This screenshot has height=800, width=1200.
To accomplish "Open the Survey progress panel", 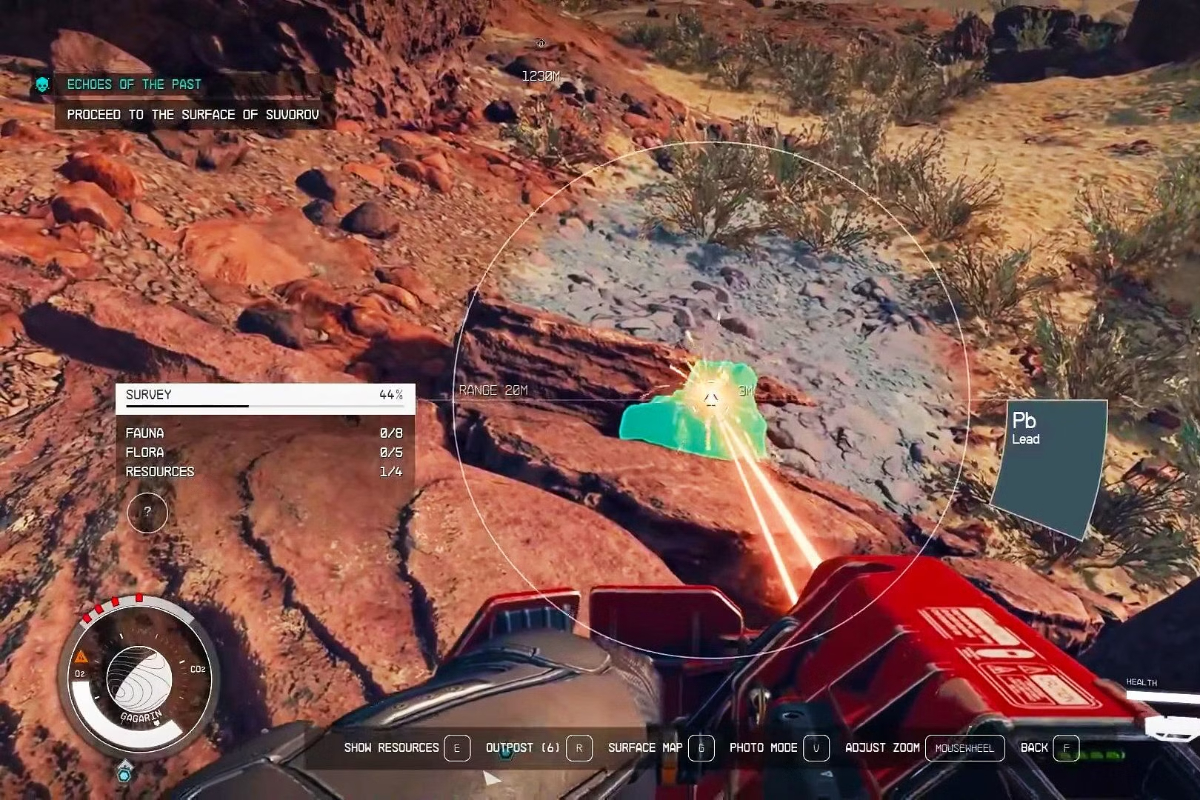I will [x=265, y=396].
